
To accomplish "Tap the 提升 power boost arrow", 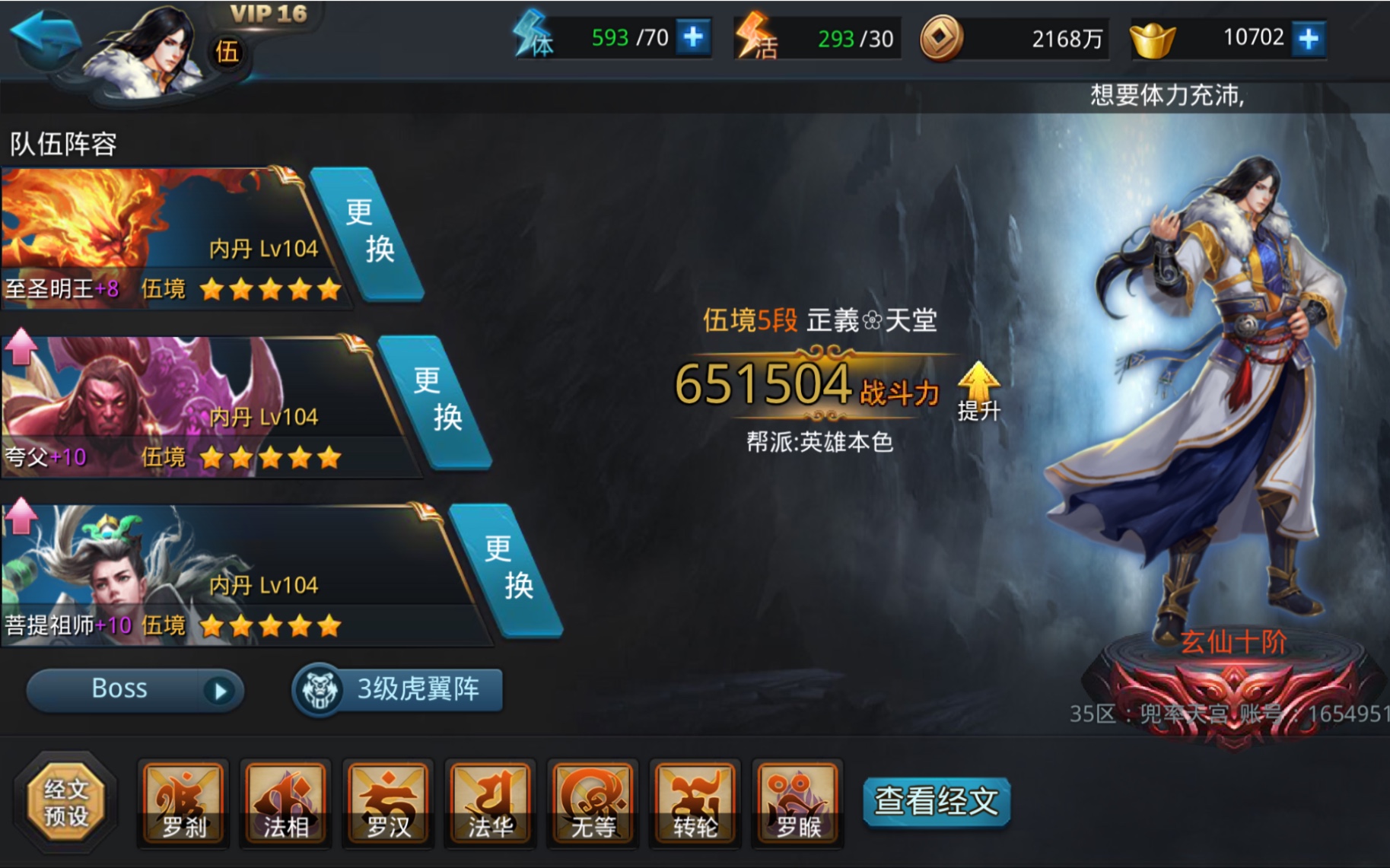I will coord(978,384).
